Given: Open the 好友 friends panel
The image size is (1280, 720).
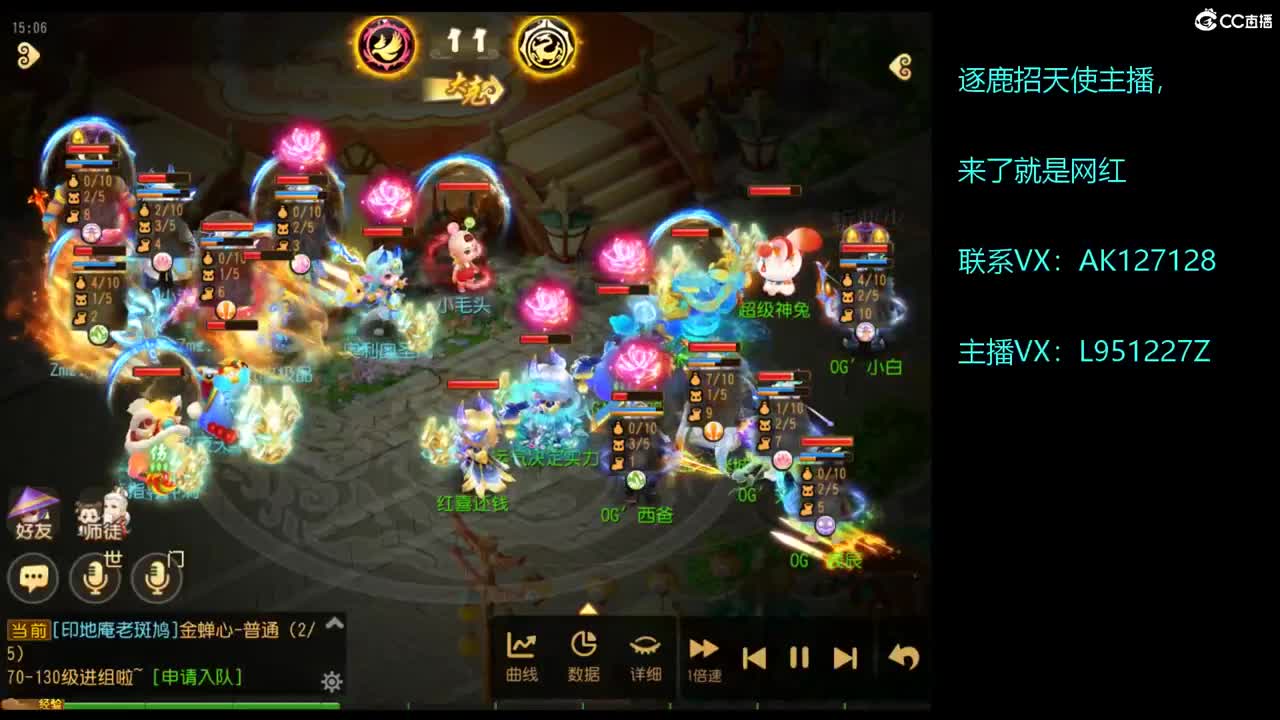Looking at the screenshot, I should click(34, 510).
